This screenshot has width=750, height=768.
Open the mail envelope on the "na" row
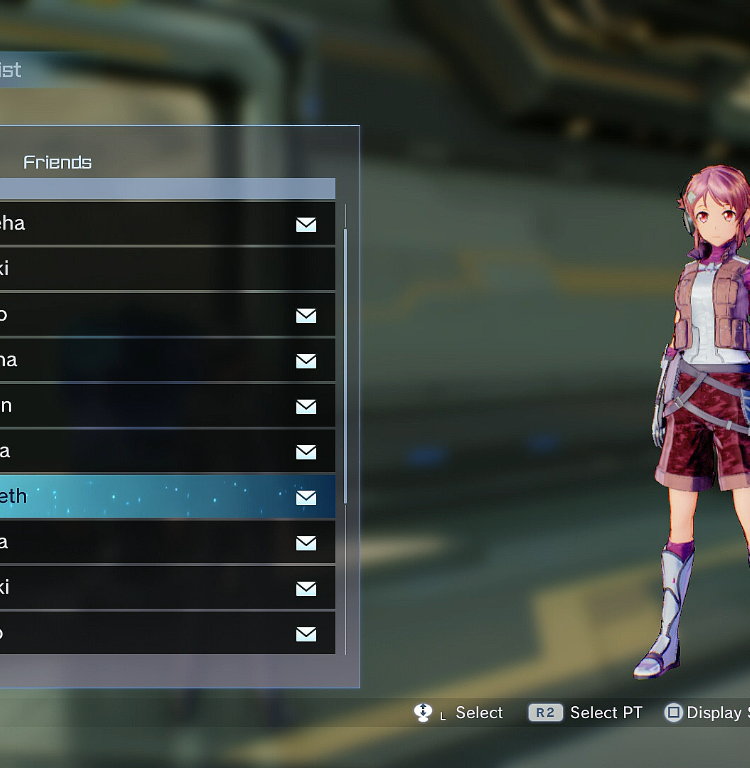pos(306,360)
